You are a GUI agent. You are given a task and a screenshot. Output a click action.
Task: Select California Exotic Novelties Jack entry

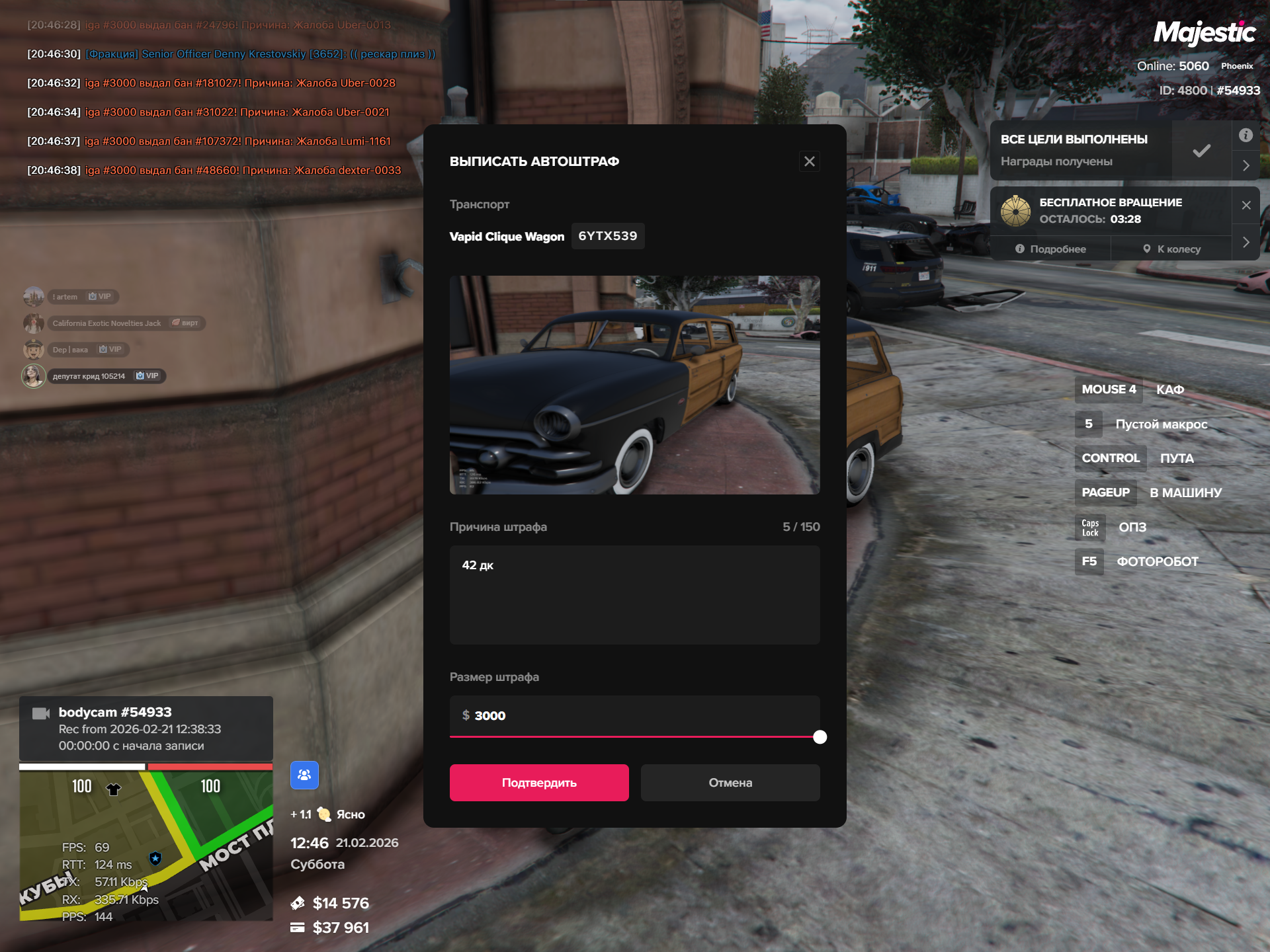tap(106, 323)
